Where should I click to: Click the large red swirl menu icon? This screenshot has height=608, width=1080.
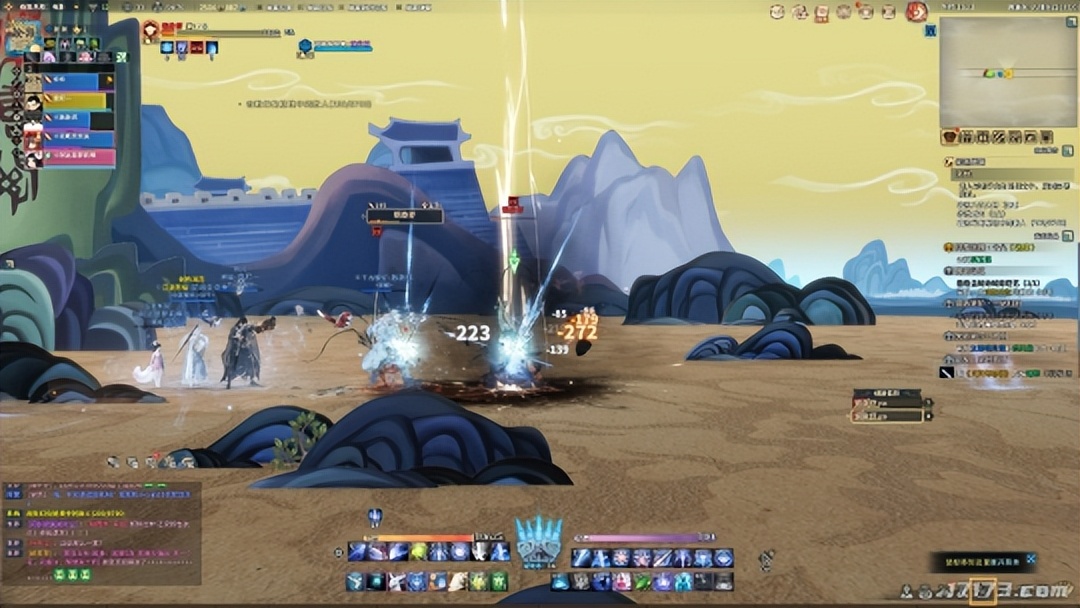point(916,12)
